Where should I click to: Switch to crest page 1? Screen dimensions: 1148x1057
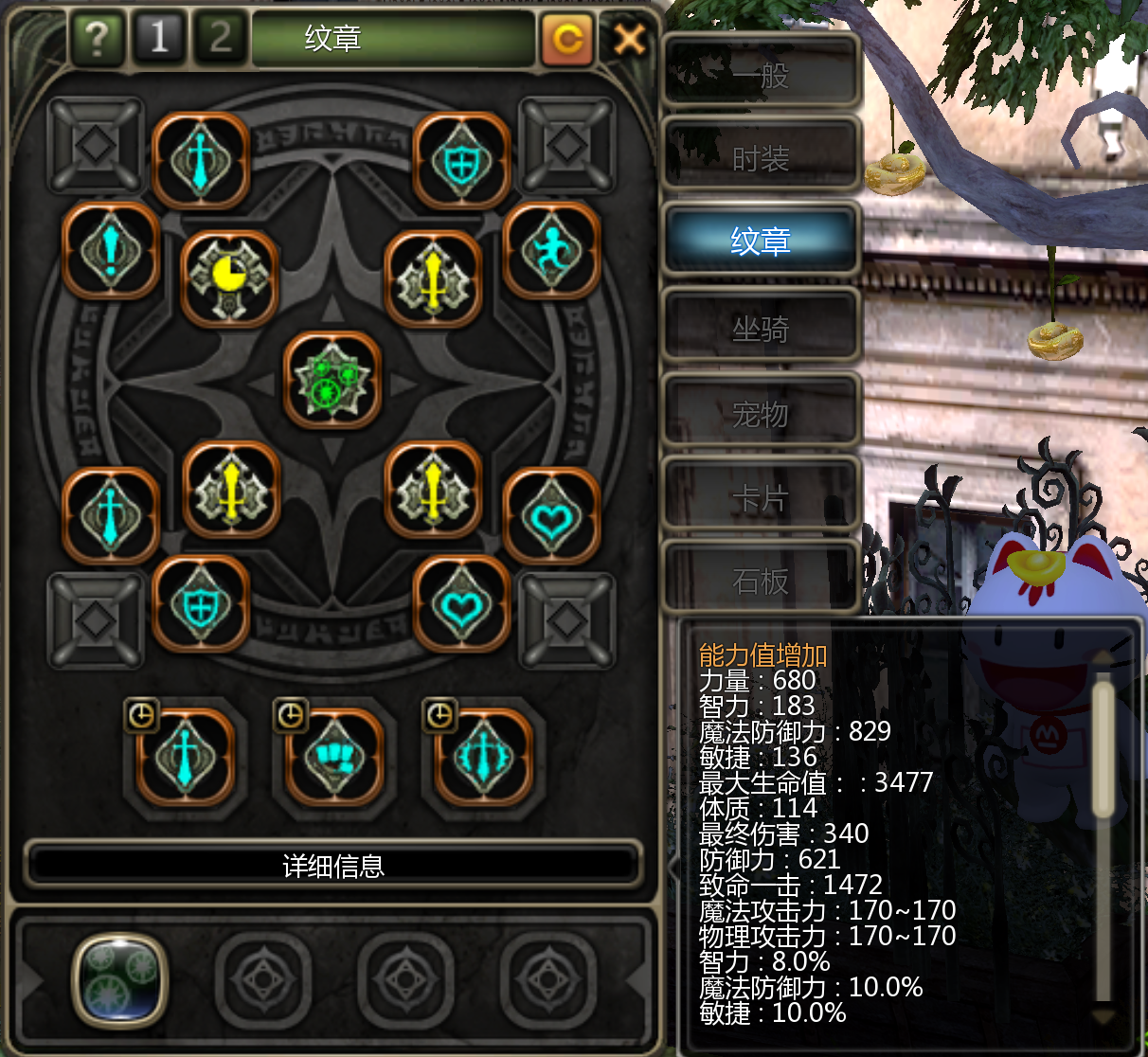(158, 38)
